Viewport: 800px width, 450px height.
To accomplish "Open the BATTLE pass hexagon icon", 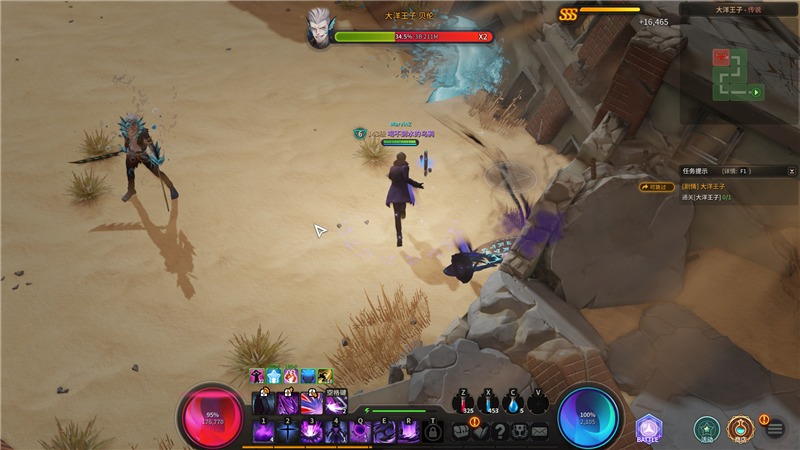I will [649, 428].
